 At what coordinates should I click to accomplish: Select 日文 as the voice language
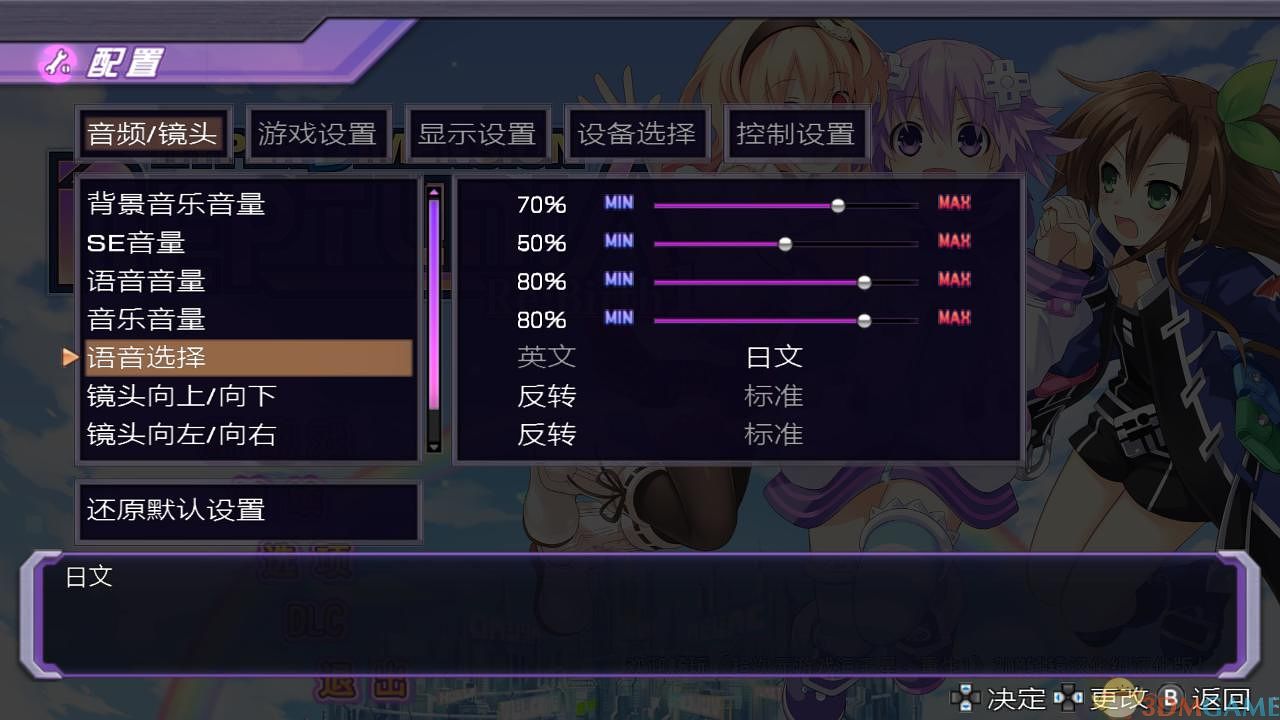tap(774, 357)
